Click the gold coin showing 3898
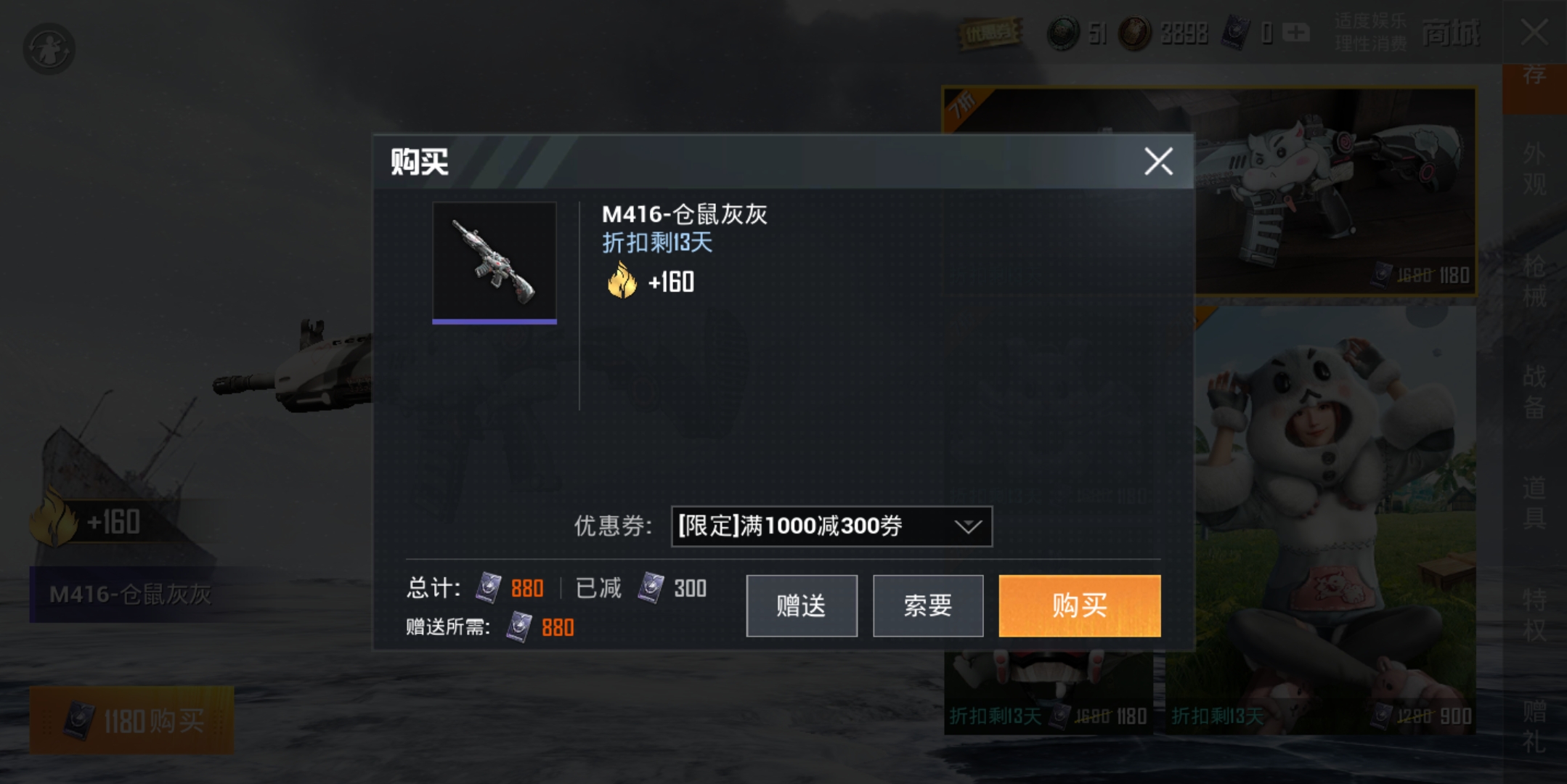1567x784 pixels. coord(1134,33)
